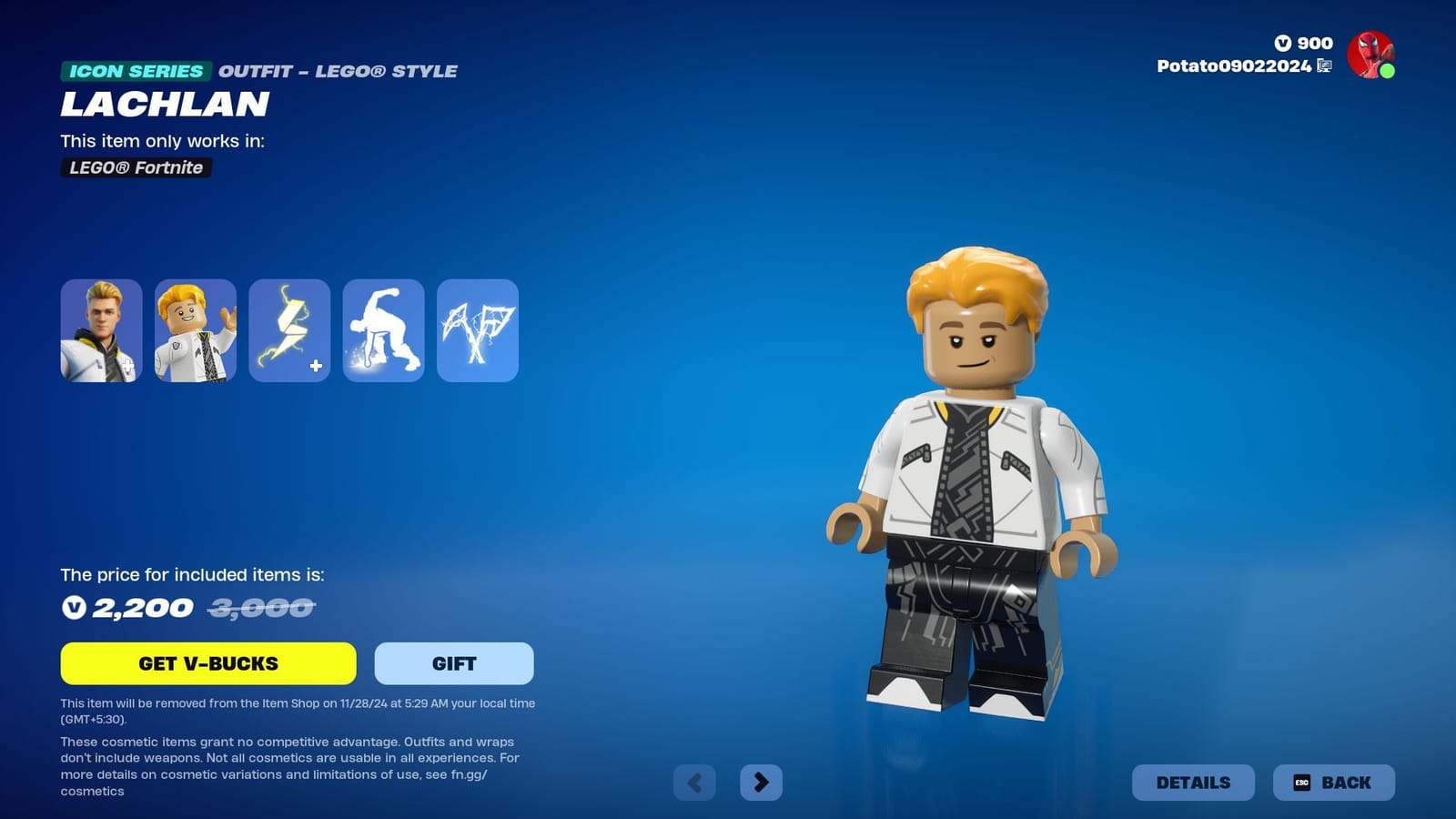
Task: Click the BACK button
Action: (1333, 782)
